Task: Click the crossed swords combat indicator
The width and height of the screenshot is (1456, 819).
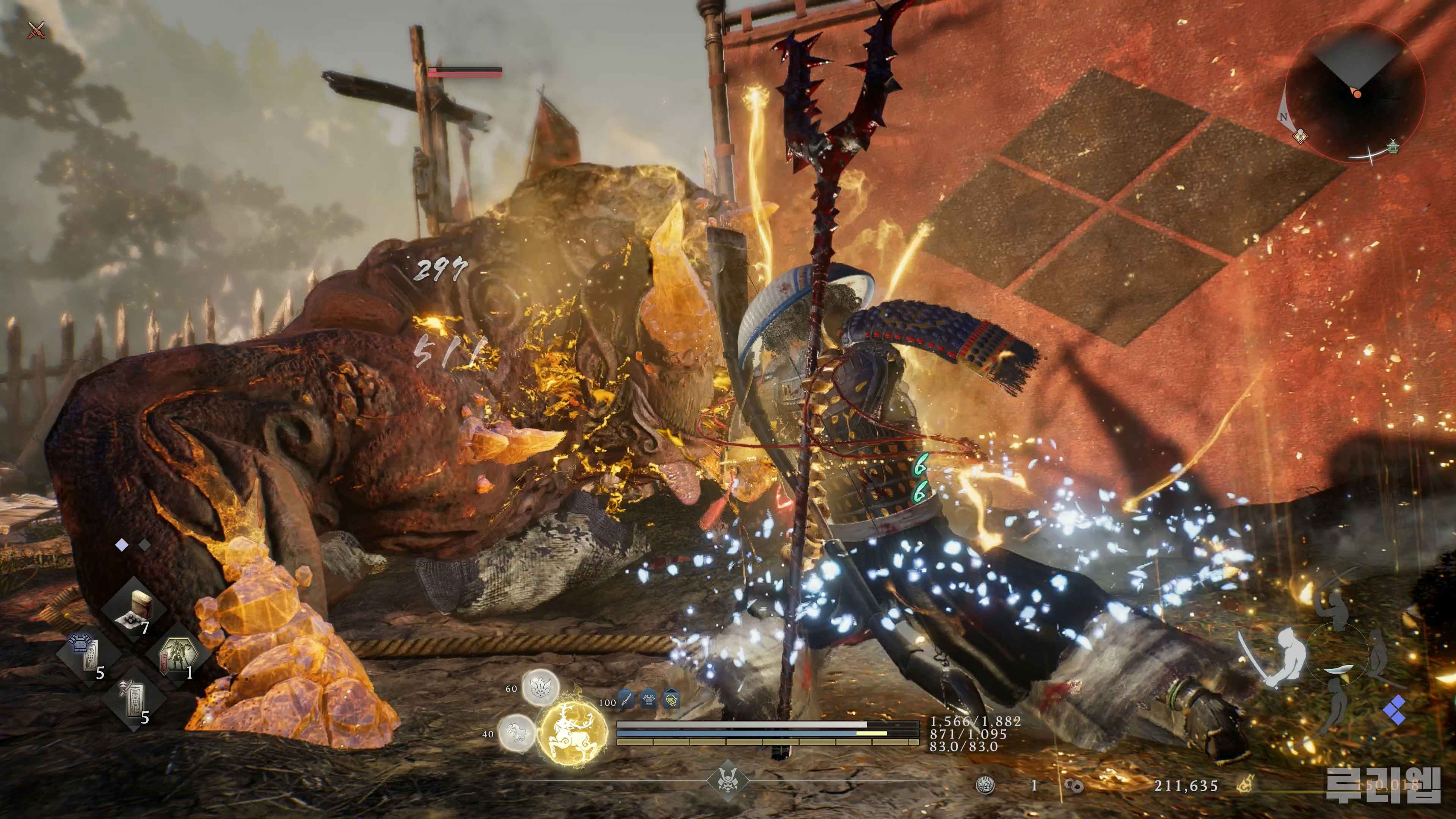Action: (36, 30)
